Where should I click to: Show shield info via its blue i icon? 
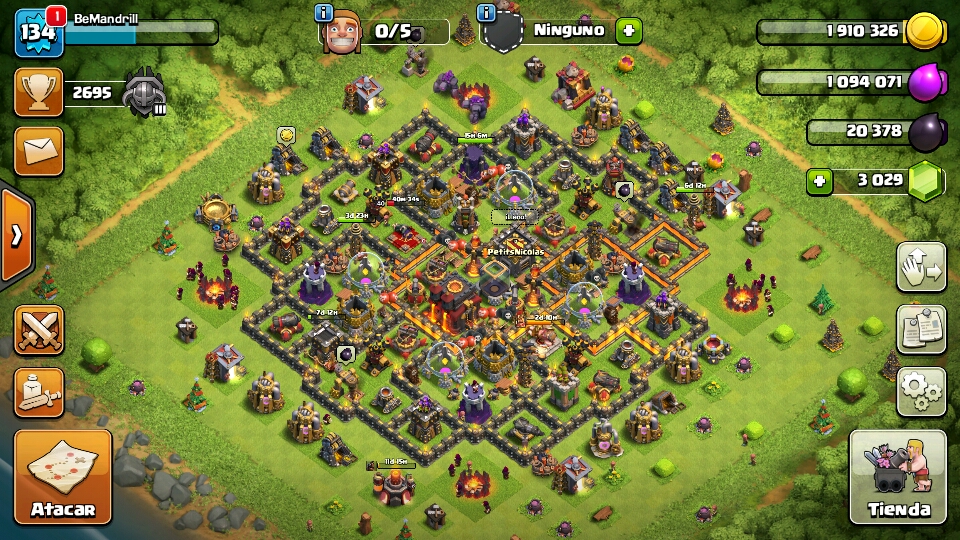coord(487,13)
